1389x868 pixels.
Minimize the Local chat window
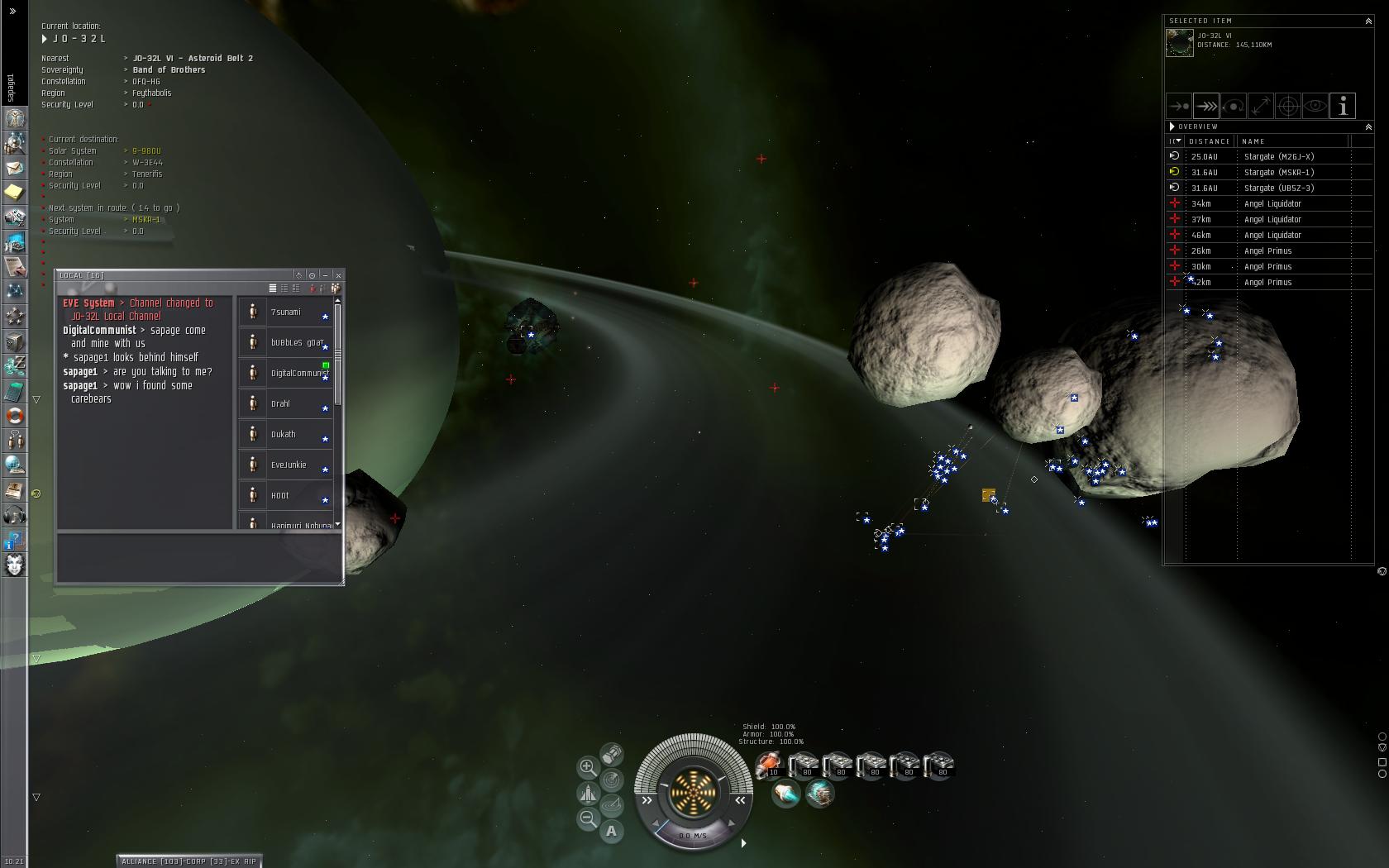326,275
